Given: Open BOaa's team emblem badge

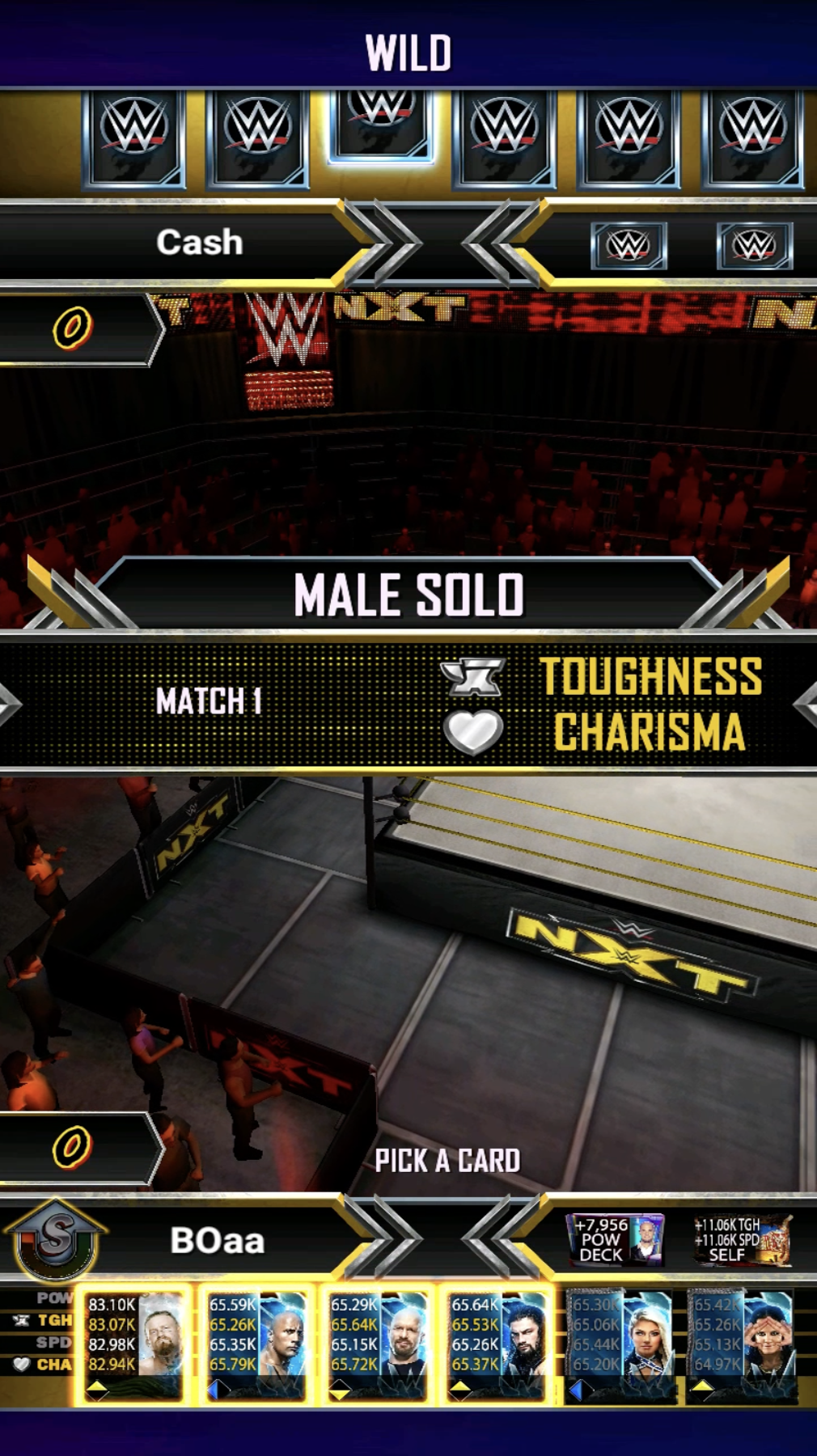Looking at the screenshot, I should [55, 1240].
